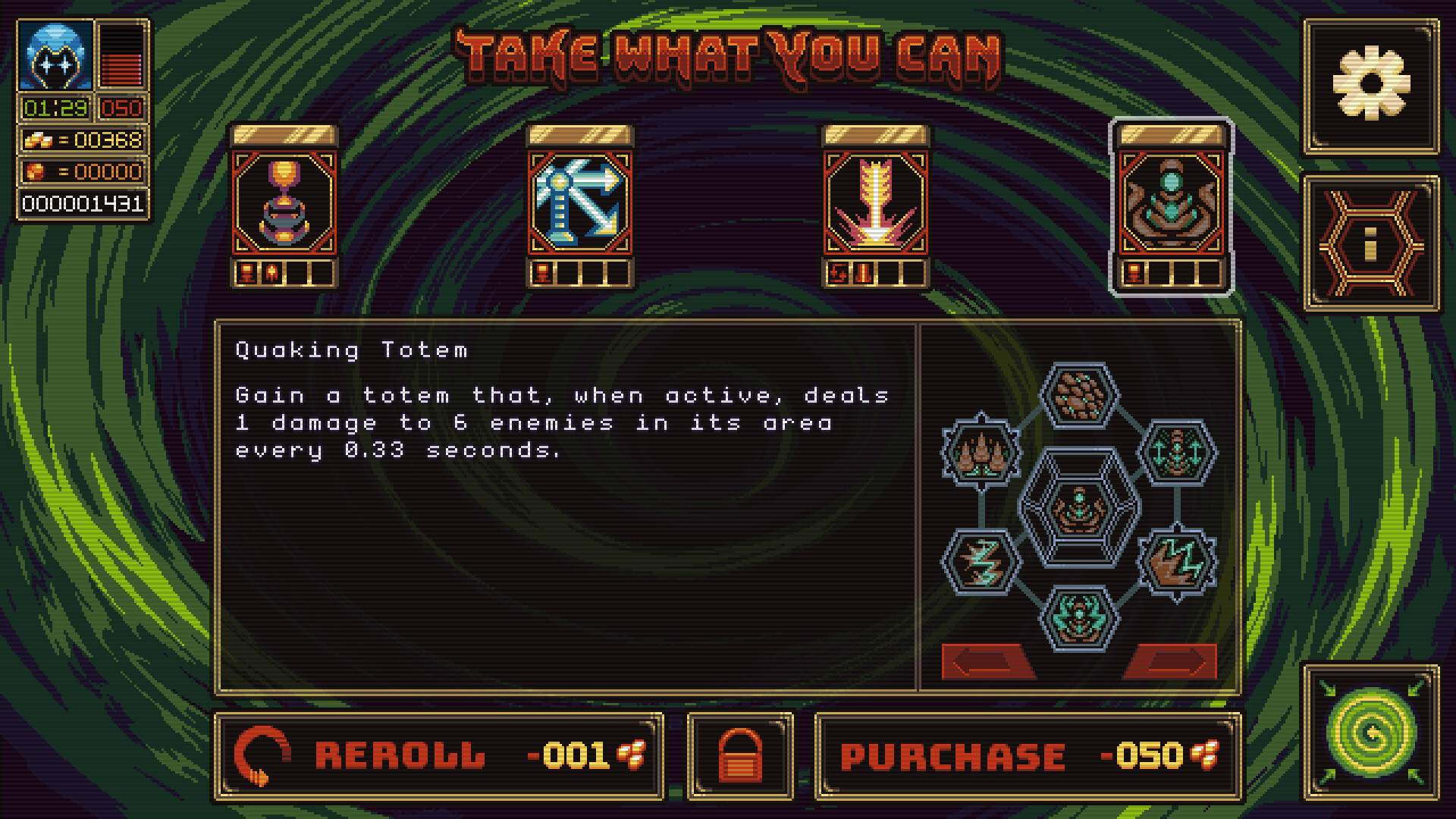The width and height of the screenshot is (1456, 819).
Task: Select the piercing arrow strike card
Action: (876, 205)
